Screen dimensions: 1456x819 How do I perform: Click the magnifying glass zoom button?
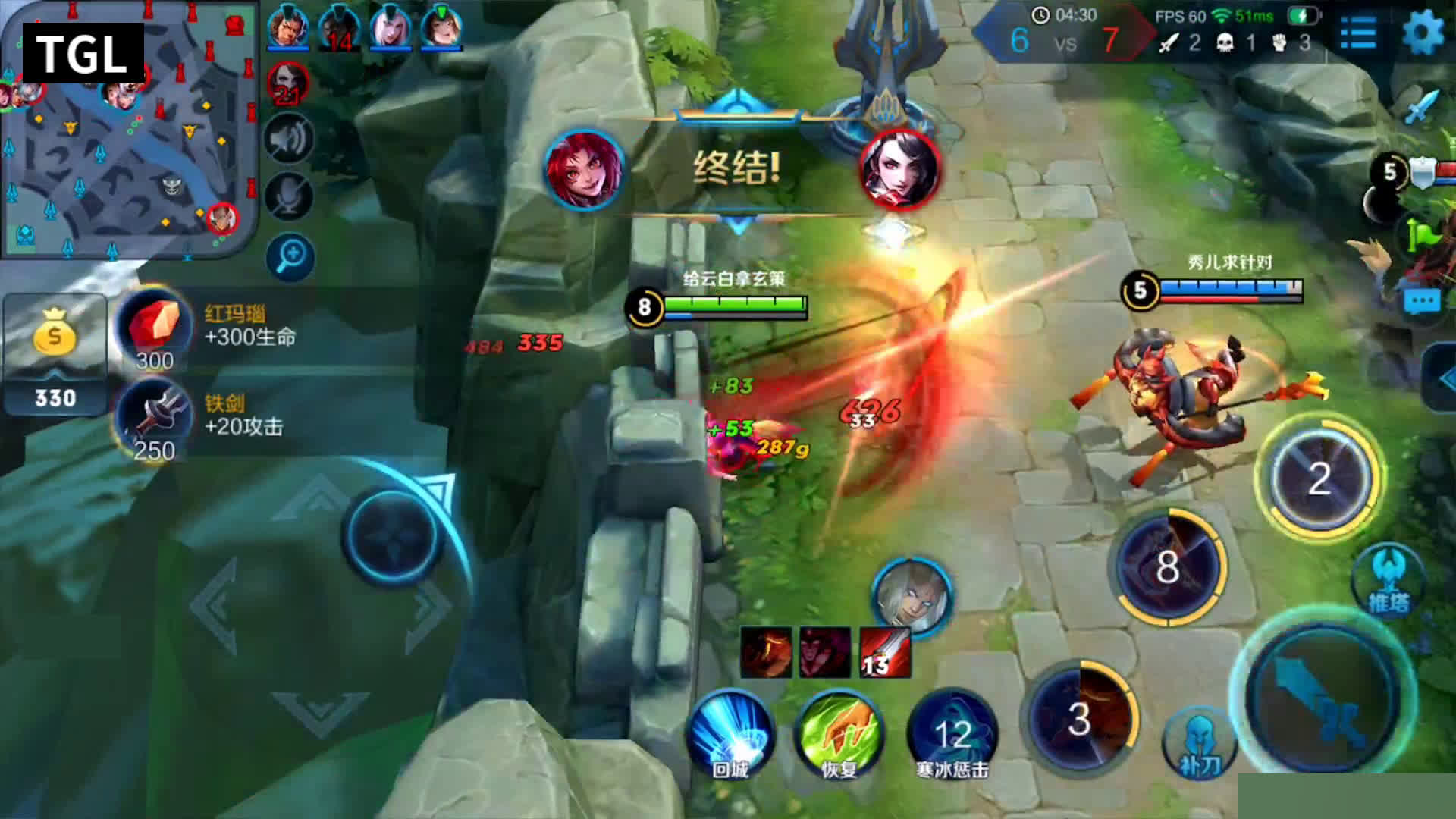click(x=290, y=257)
